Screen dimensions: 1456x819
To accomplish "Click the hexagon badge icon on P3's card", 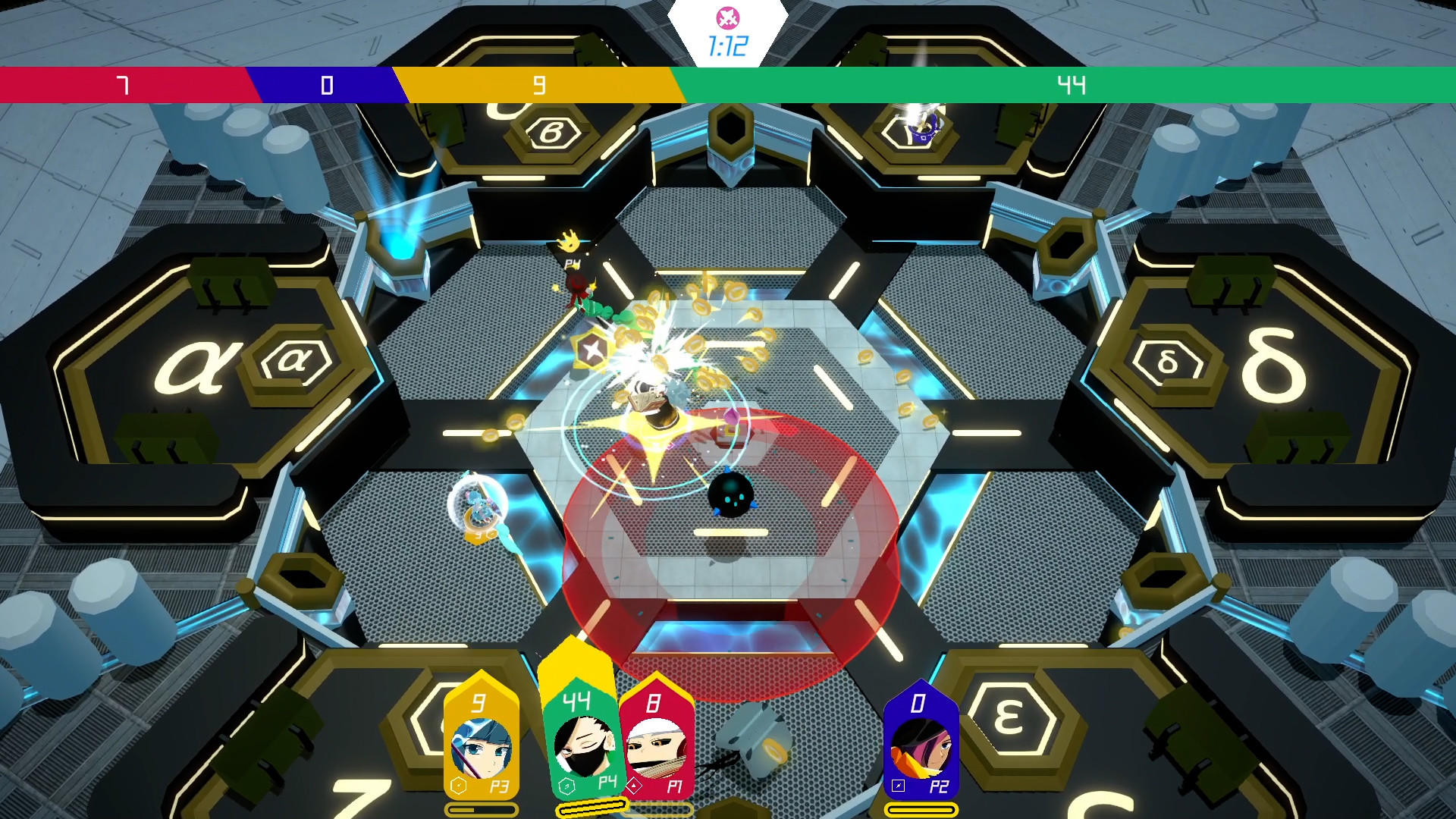I will pos(458,786).
